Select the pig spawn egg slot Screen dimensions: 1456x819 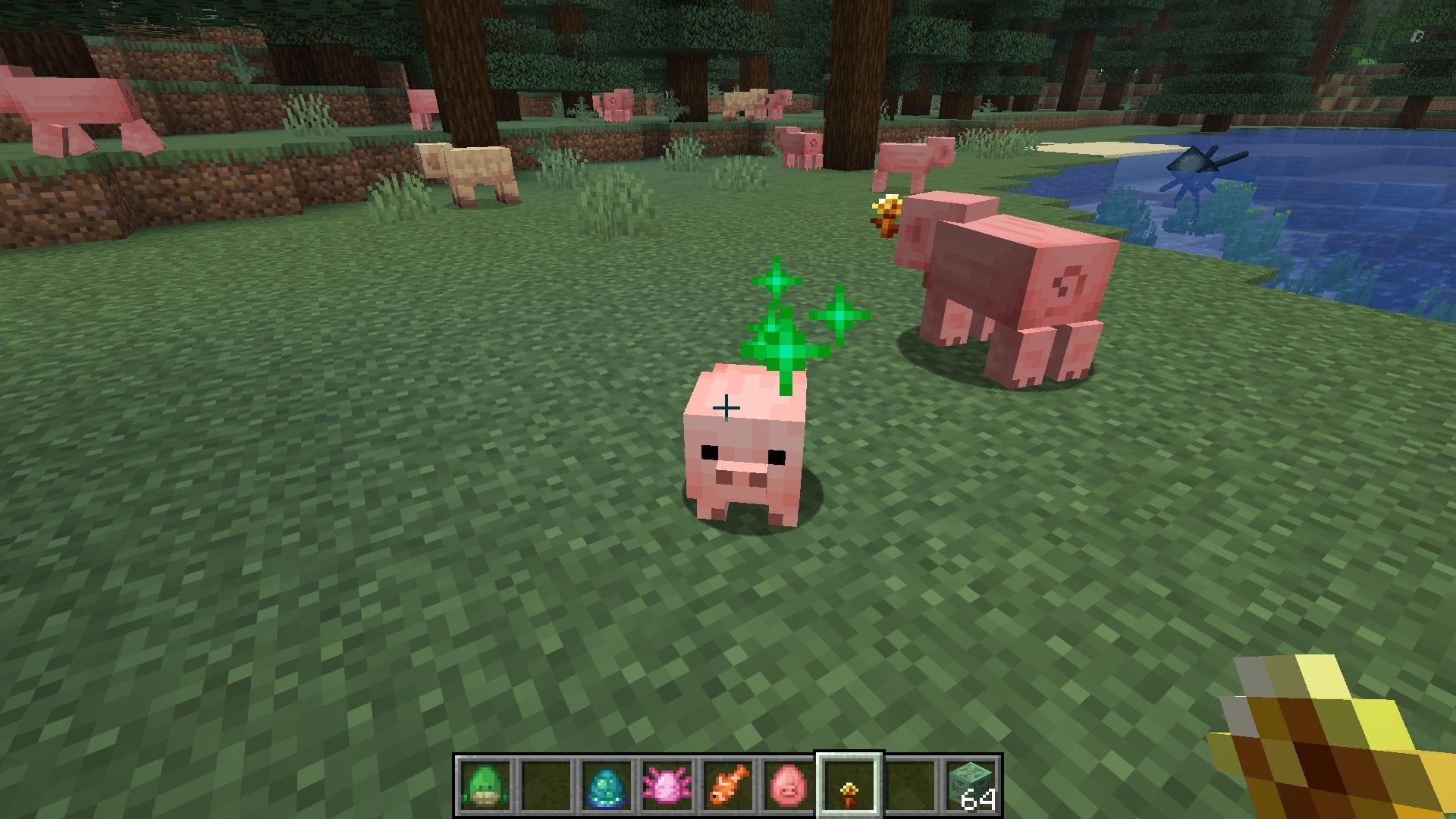[x=788, y=786]
